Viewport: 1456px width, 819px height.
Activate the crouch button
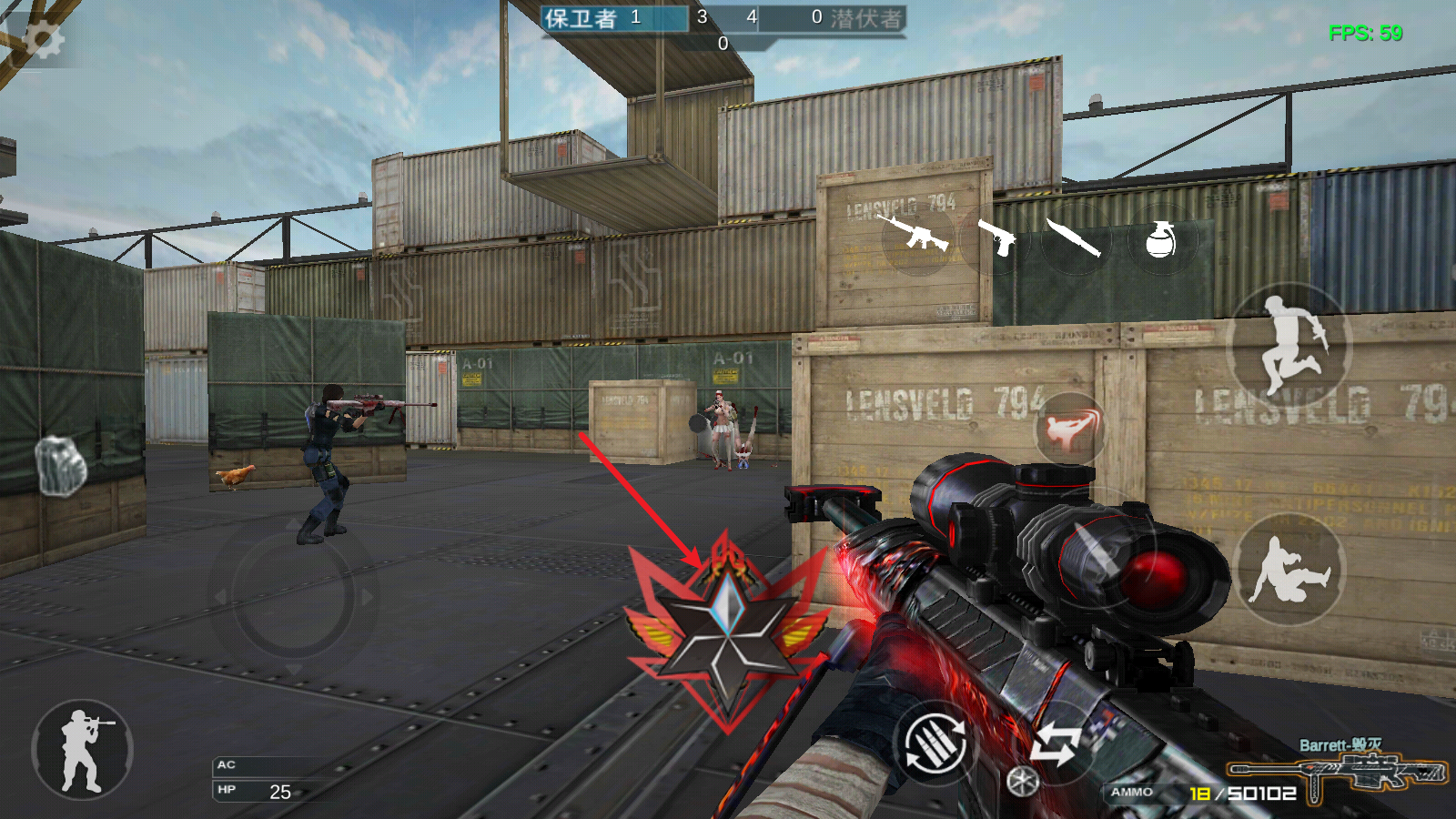[x=1289, y=570]
